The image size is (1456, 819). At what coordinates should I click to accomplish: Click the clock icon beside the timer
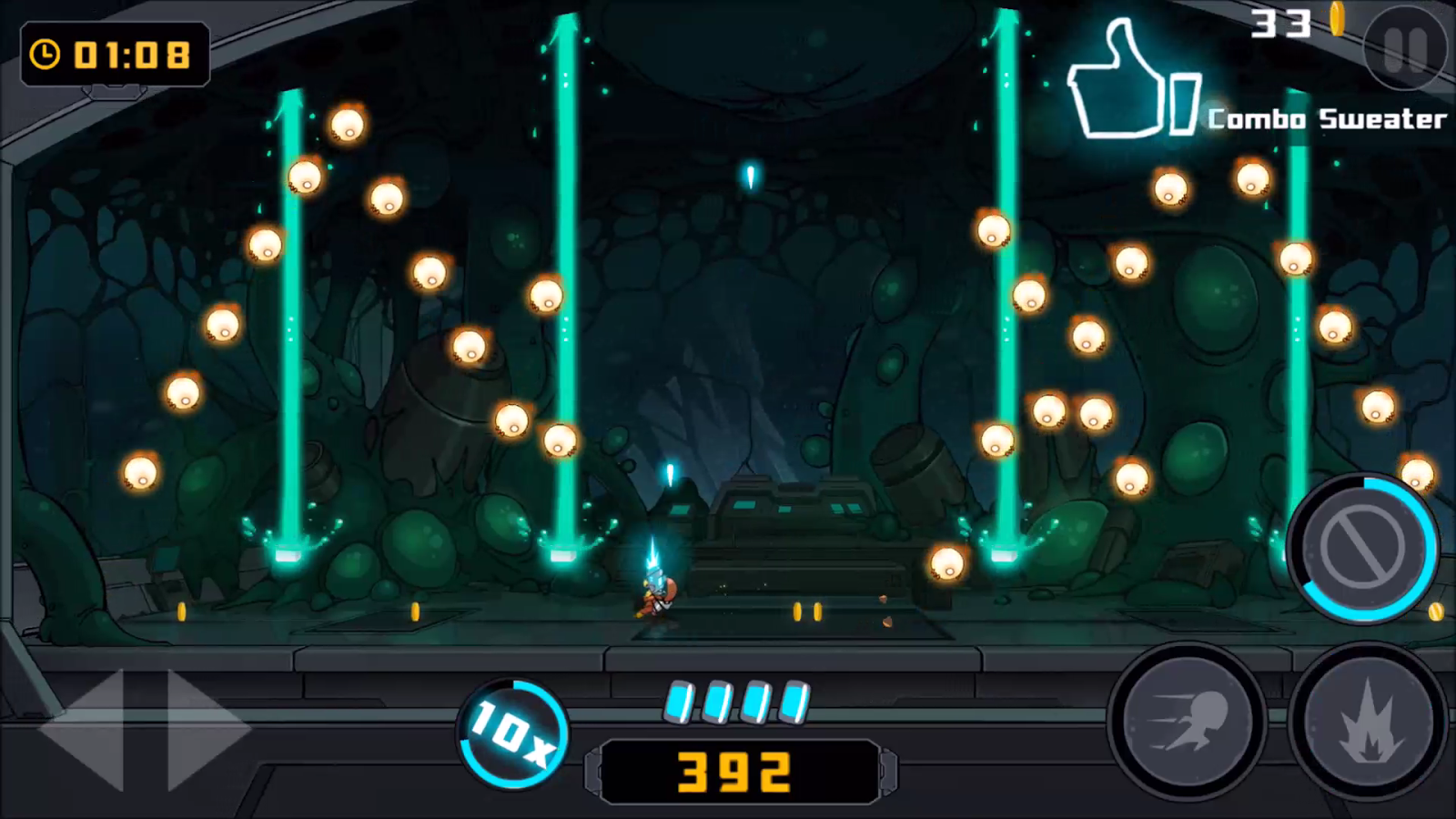45,55
